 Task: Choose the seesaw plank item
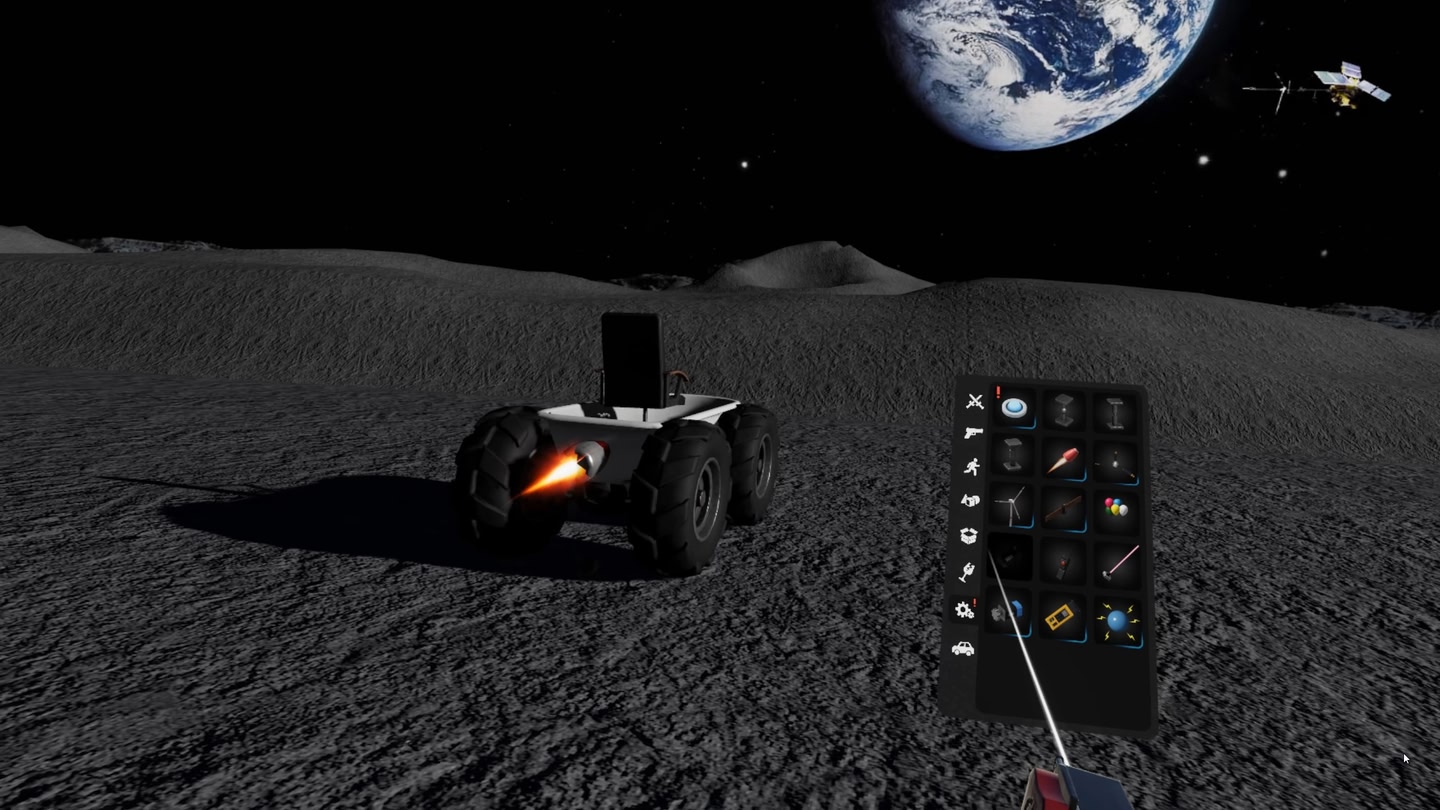(x=1063, y=509)
